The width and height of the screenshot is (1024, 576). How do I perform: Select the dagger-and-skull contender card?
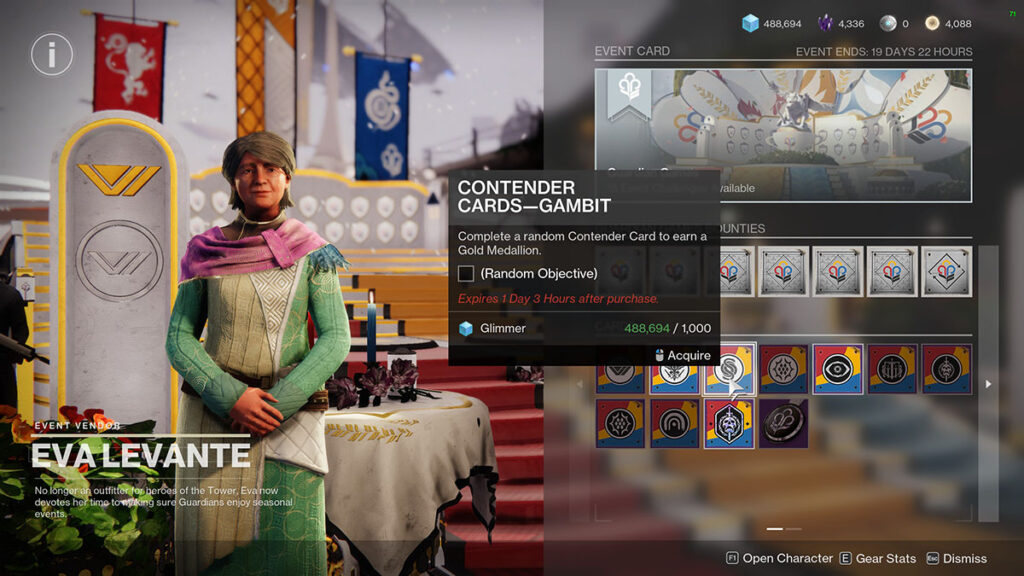coord(945,369)
